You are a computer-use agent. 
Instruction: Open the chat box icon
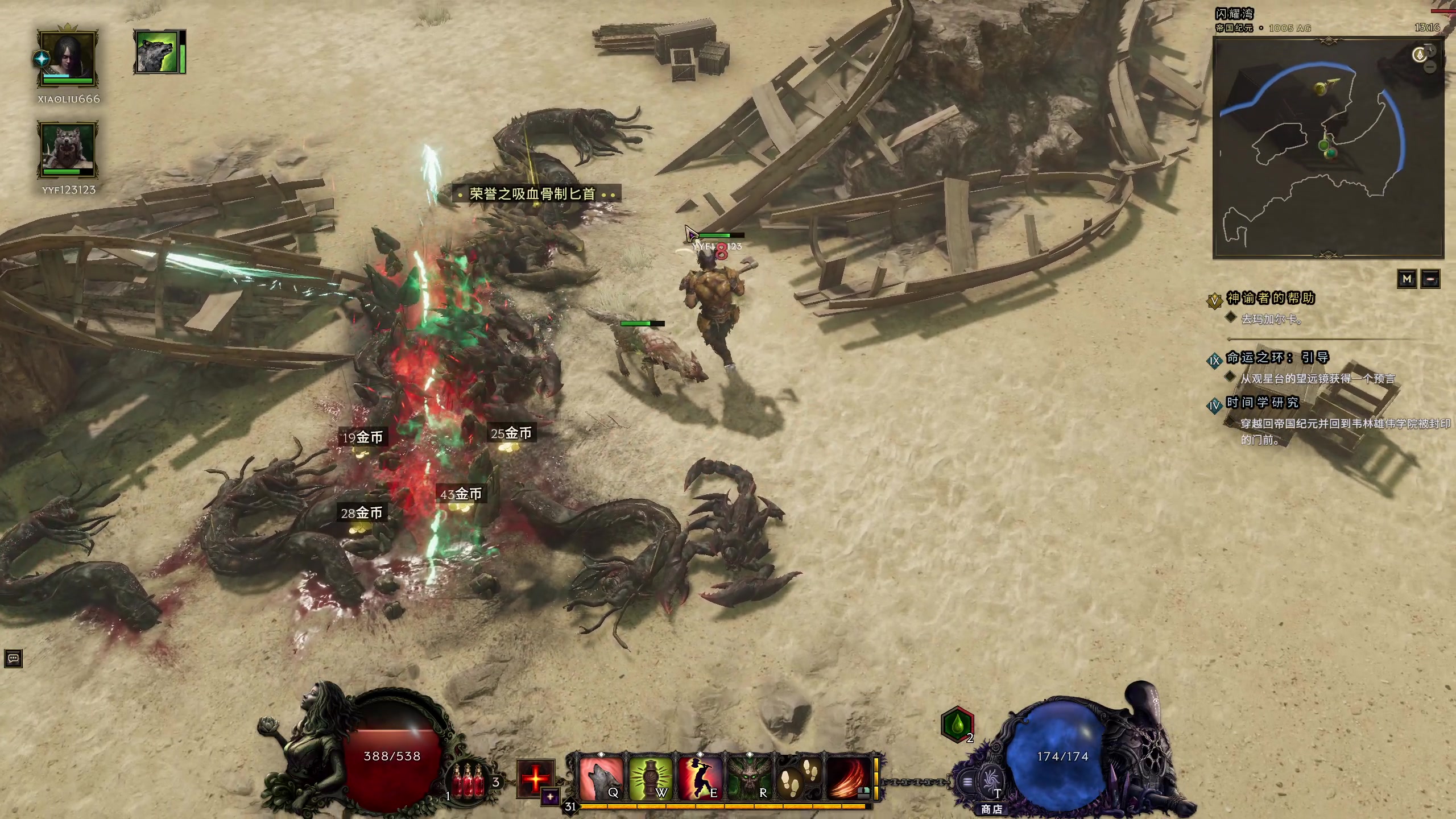13,659
